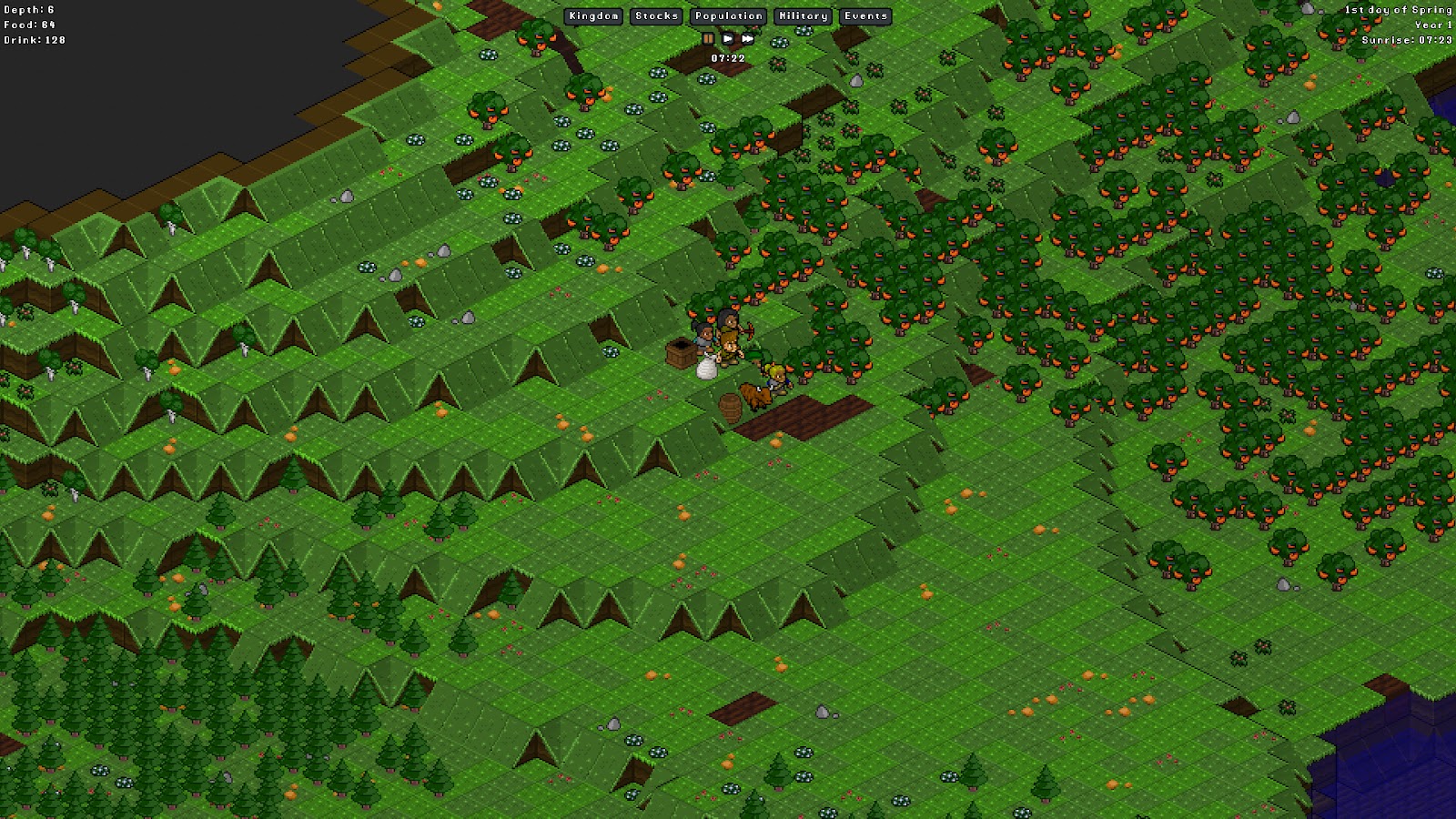The width and height of the screenshot is (1456, 819).
Task: Set game to normal play speed
Action: (728, 39)
